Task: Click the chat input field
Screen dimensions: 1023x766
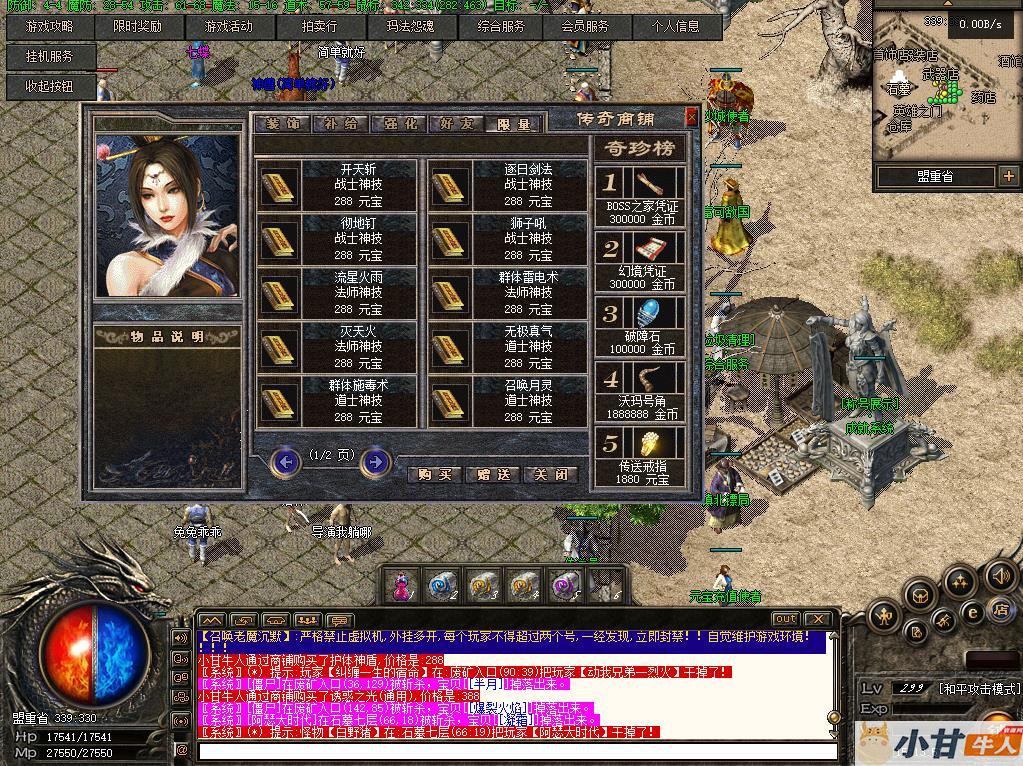Action: pyautogui.click(x=515, y=750)
